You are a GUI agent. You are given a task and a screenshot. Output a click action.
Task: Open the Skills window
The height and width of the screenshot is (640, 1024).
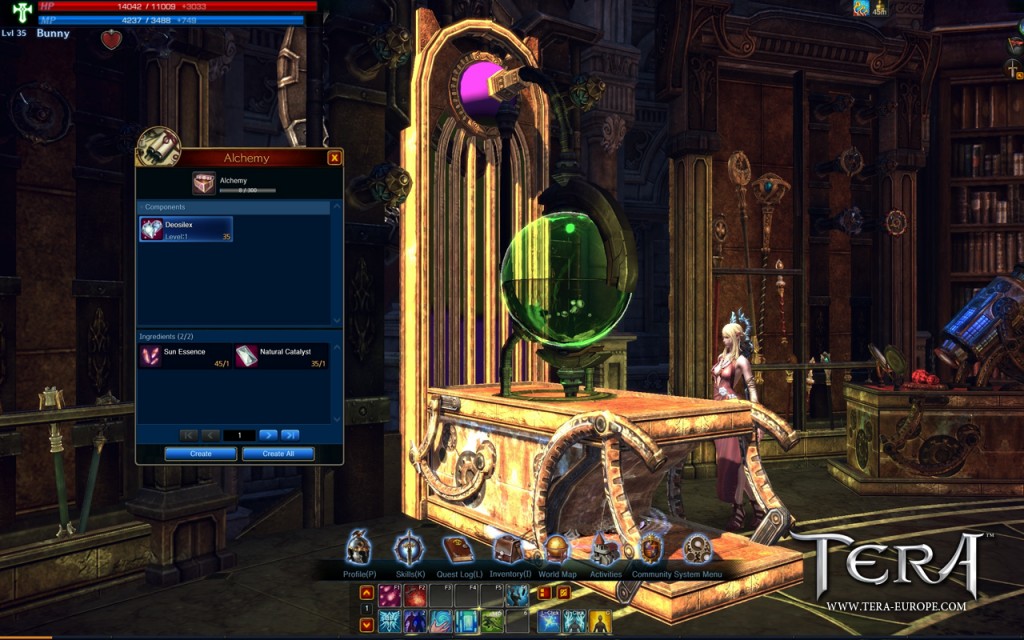click(409, 550)
